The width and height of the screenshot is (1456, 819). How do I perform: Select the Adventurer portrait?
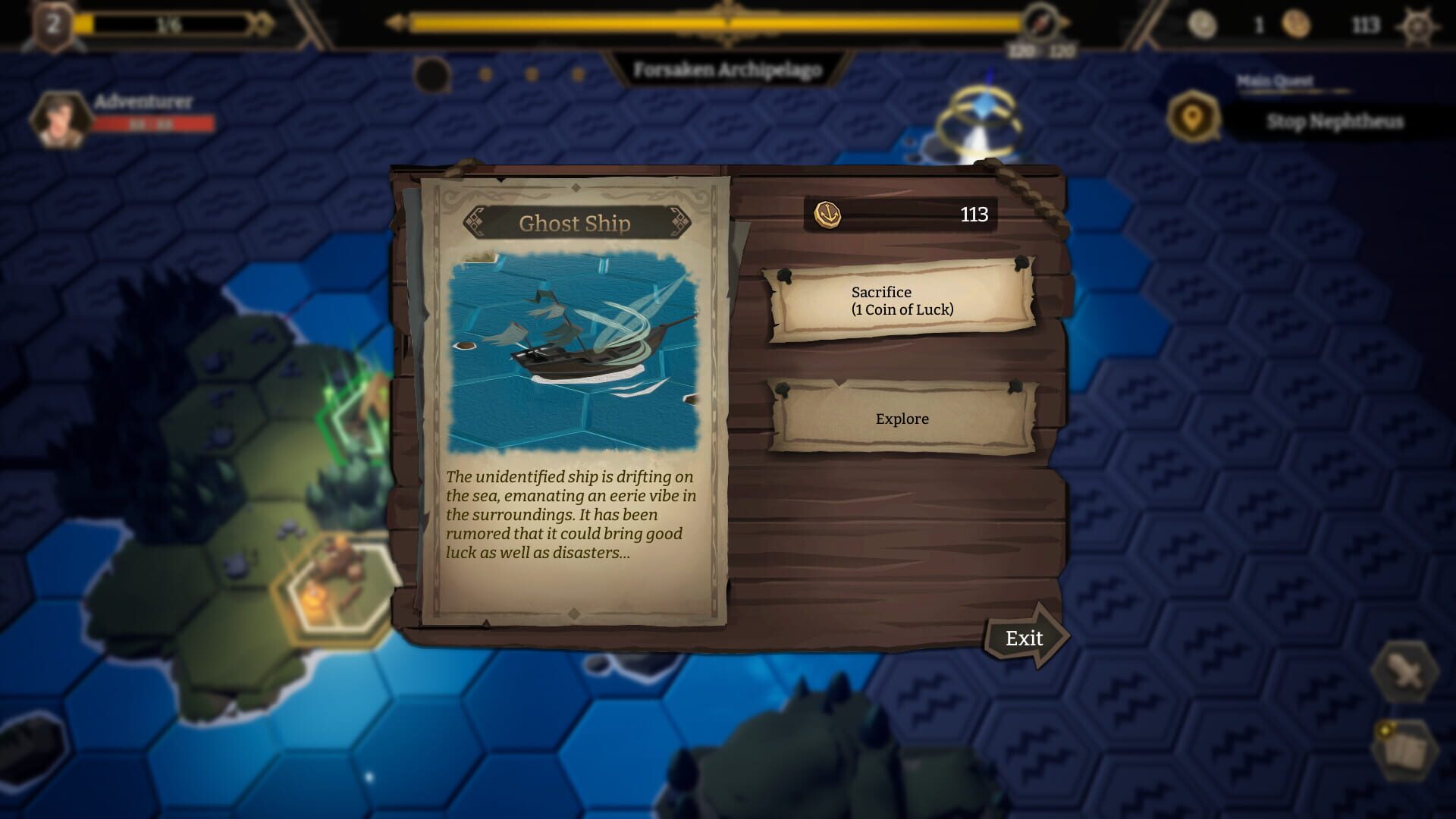56,120
